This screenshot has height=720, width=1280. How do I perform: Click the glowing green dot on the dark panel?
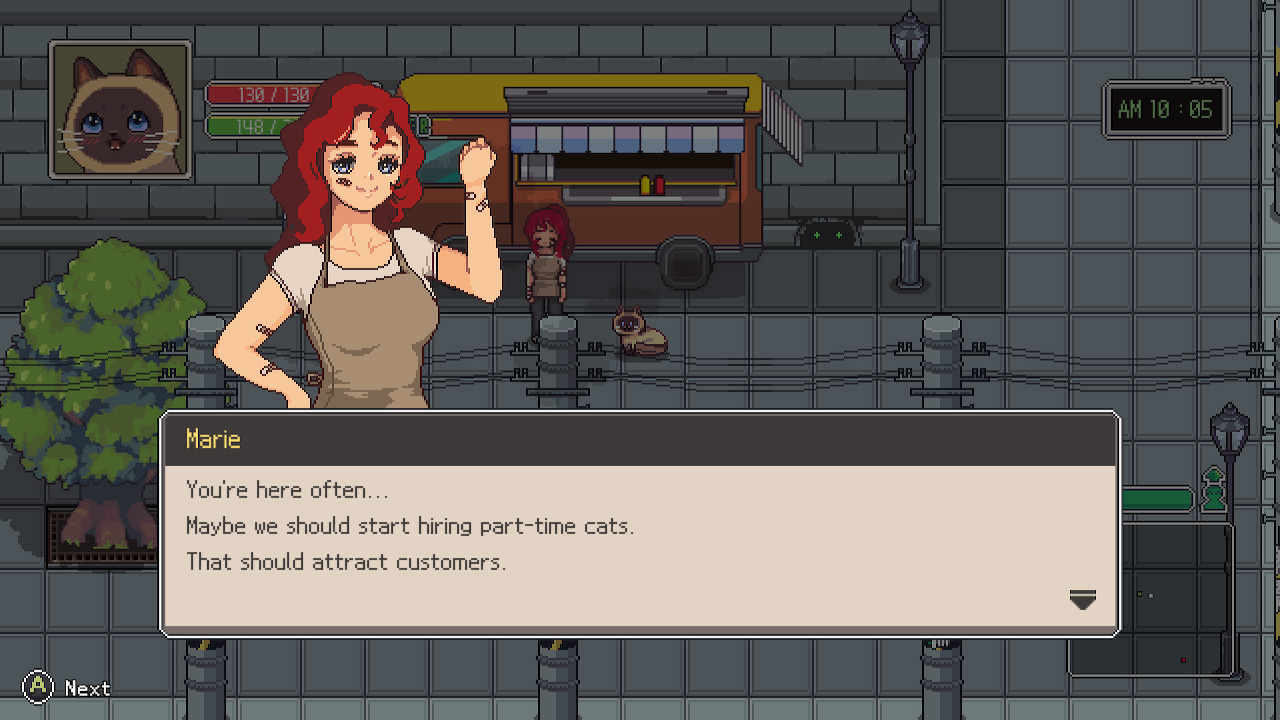(x=1138, y=593)
